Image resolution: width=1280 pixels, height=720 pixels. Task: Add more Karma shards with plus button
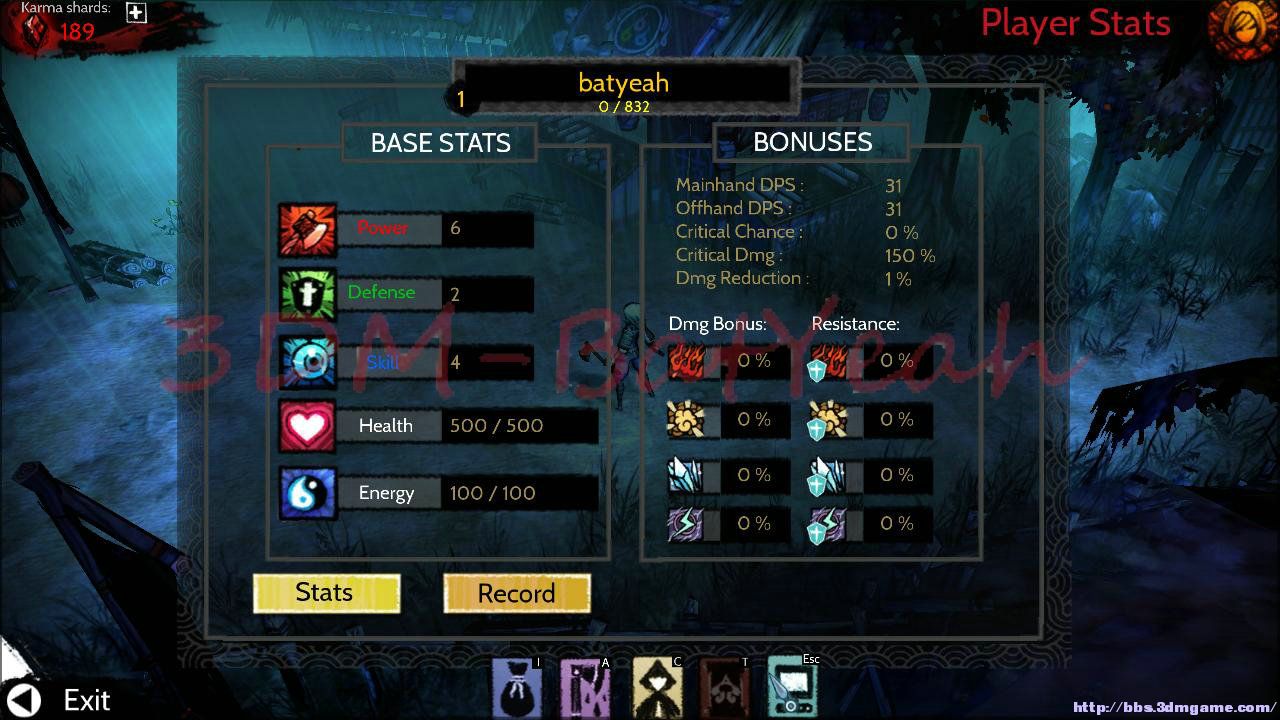pyautogui.click(x=136, y=13)
